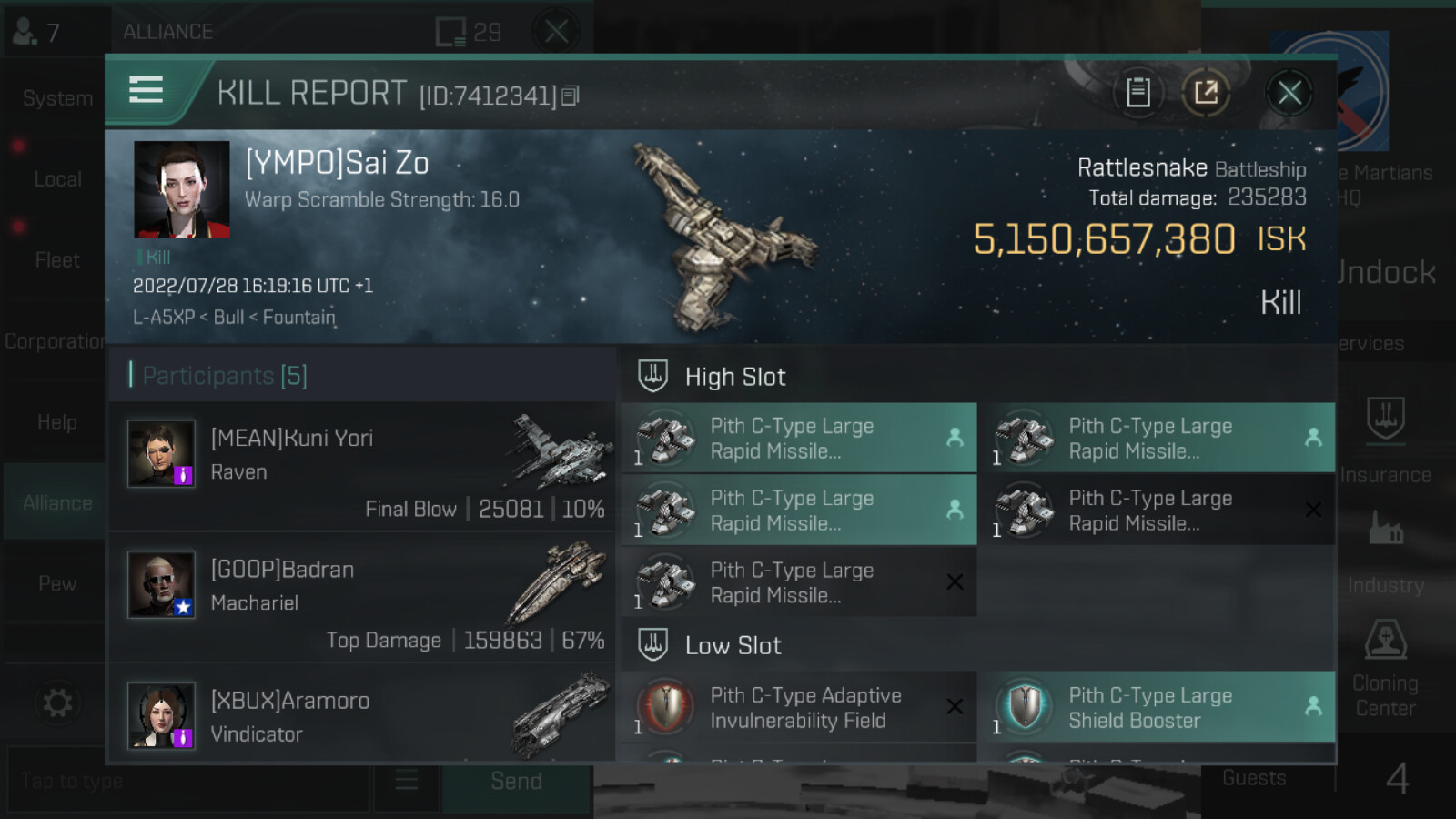Select participant Badran with Machariel
The height and width of the screenshot is (819, 1456).
(x=362, y=598)
